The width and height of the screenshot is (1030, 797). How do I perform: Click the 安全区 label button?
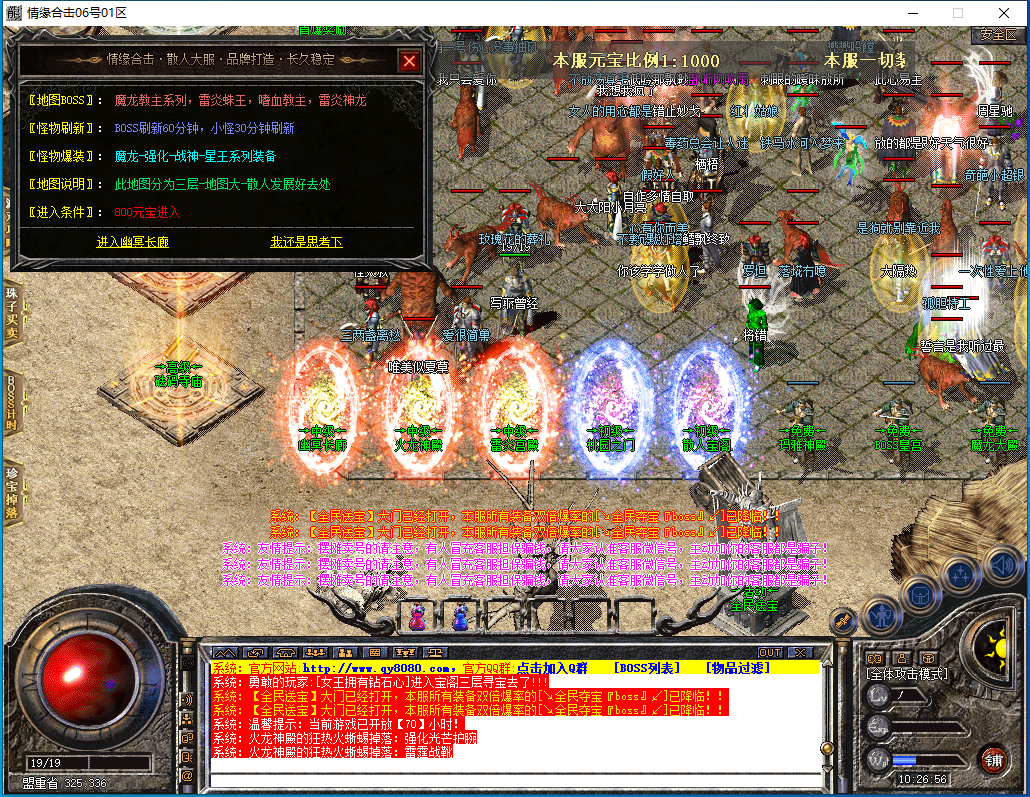pyautogui.click(x=997, y=34)
